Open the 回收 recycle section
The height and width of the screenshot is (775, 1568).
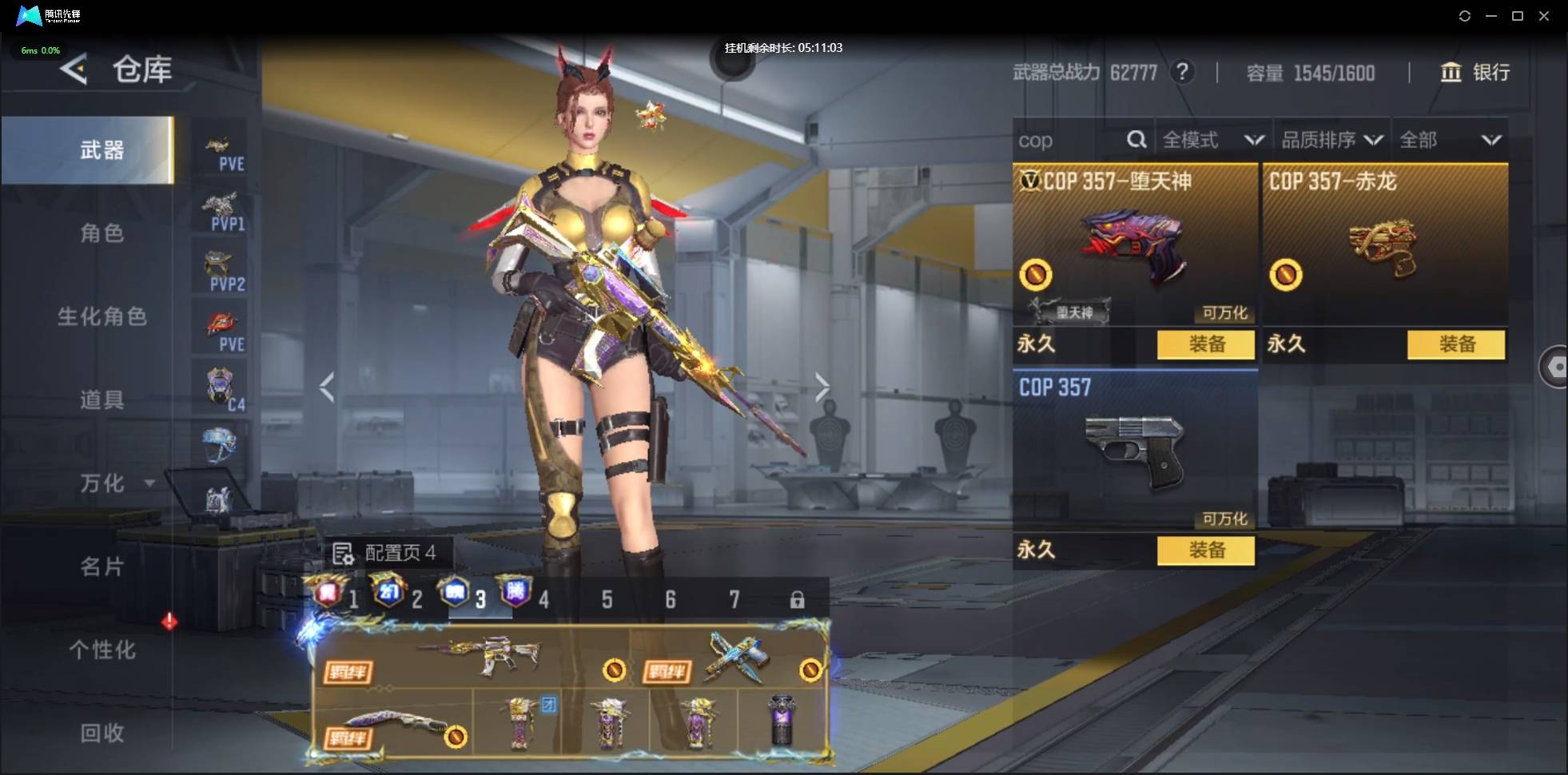point(101,733)
